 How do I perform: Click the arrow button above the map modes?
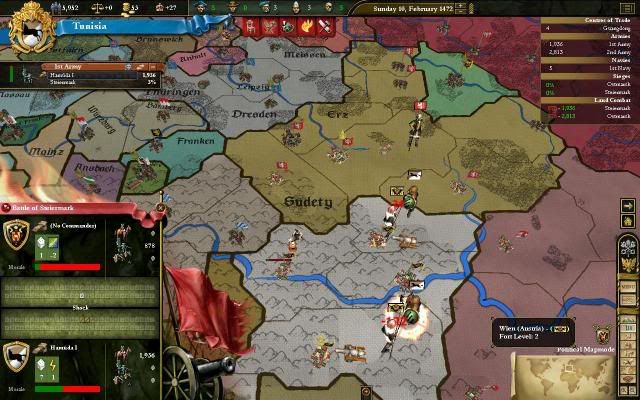tap(628, 206)
